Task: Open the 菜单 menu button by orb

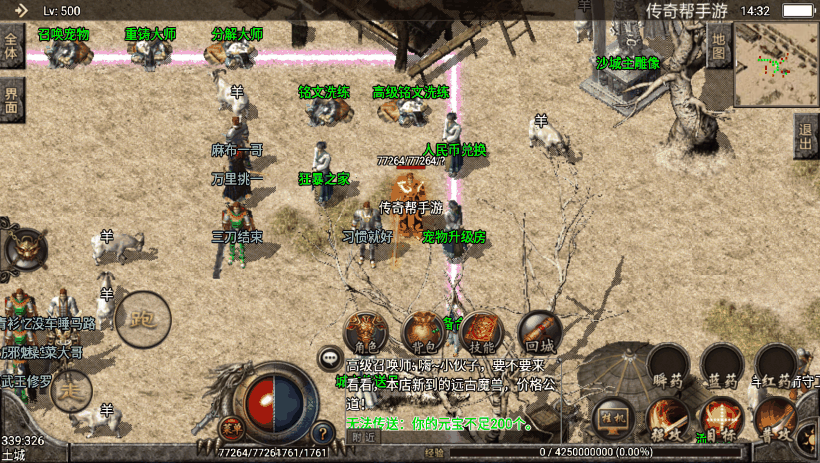Action: pos(232,428)
